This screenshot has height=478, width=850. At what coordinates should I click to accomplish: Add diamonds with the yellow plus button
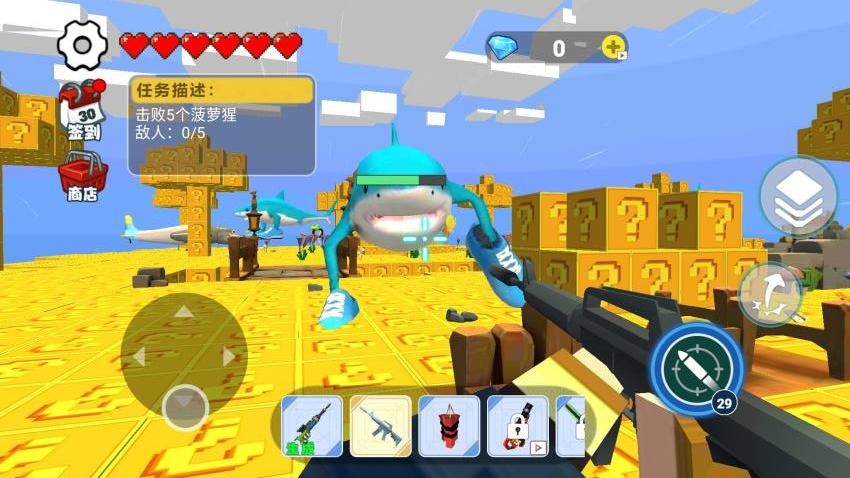pos(613,46)
